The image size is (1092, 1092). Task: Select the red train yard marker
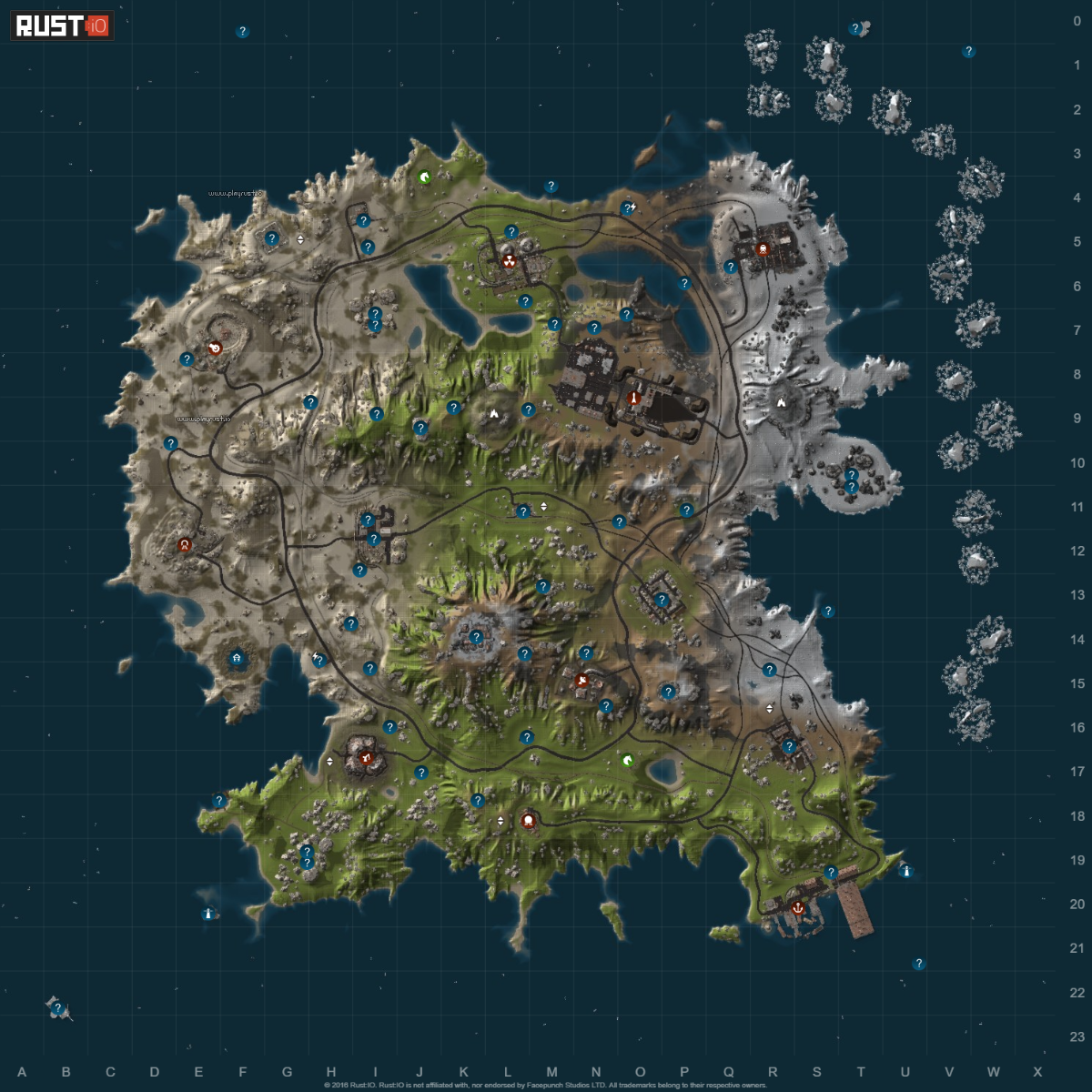(763, 248)
